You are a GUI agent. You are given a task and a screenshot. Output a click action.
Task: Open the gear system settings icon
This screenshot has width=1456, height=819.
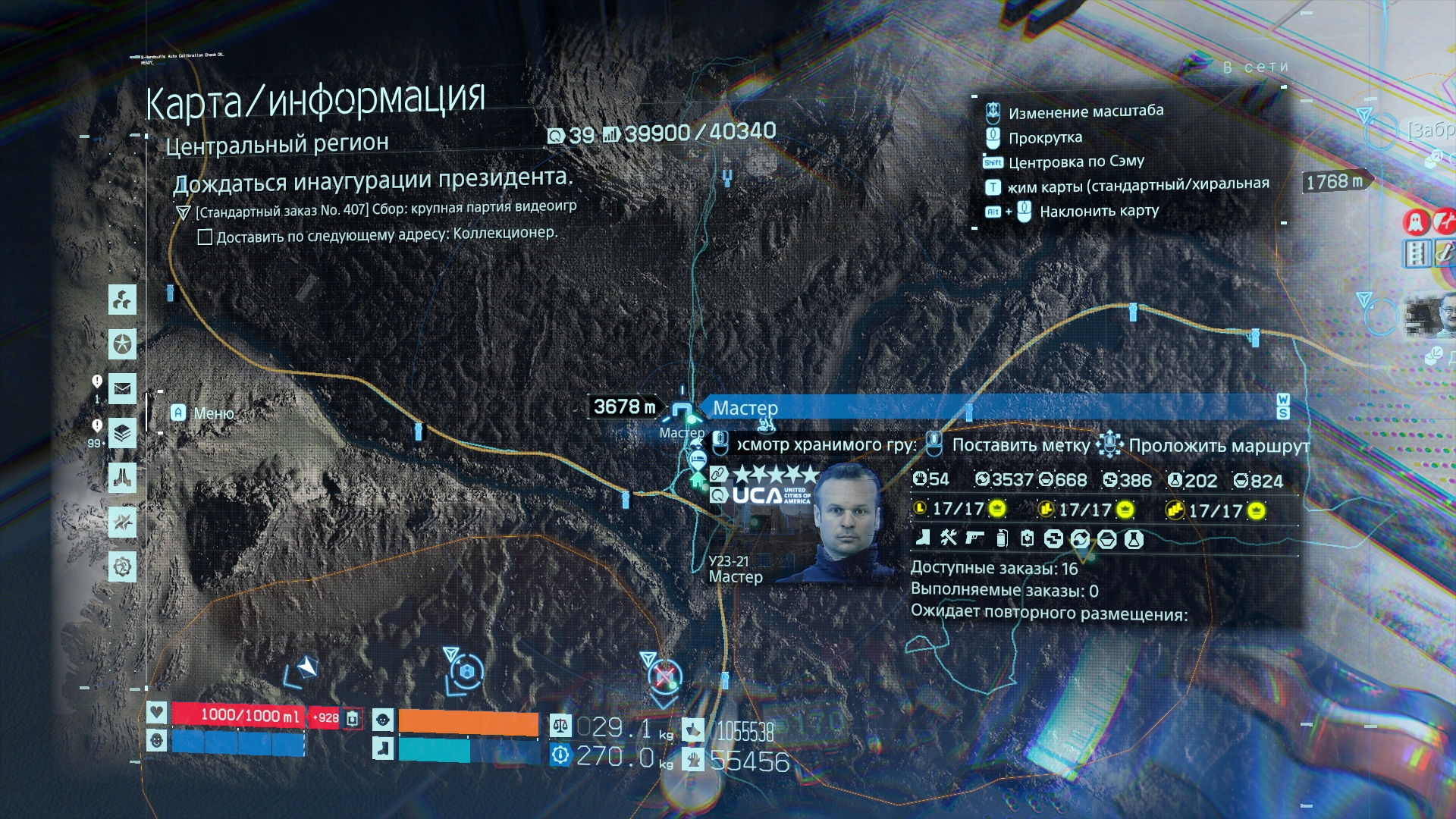(x=122, y=566)
